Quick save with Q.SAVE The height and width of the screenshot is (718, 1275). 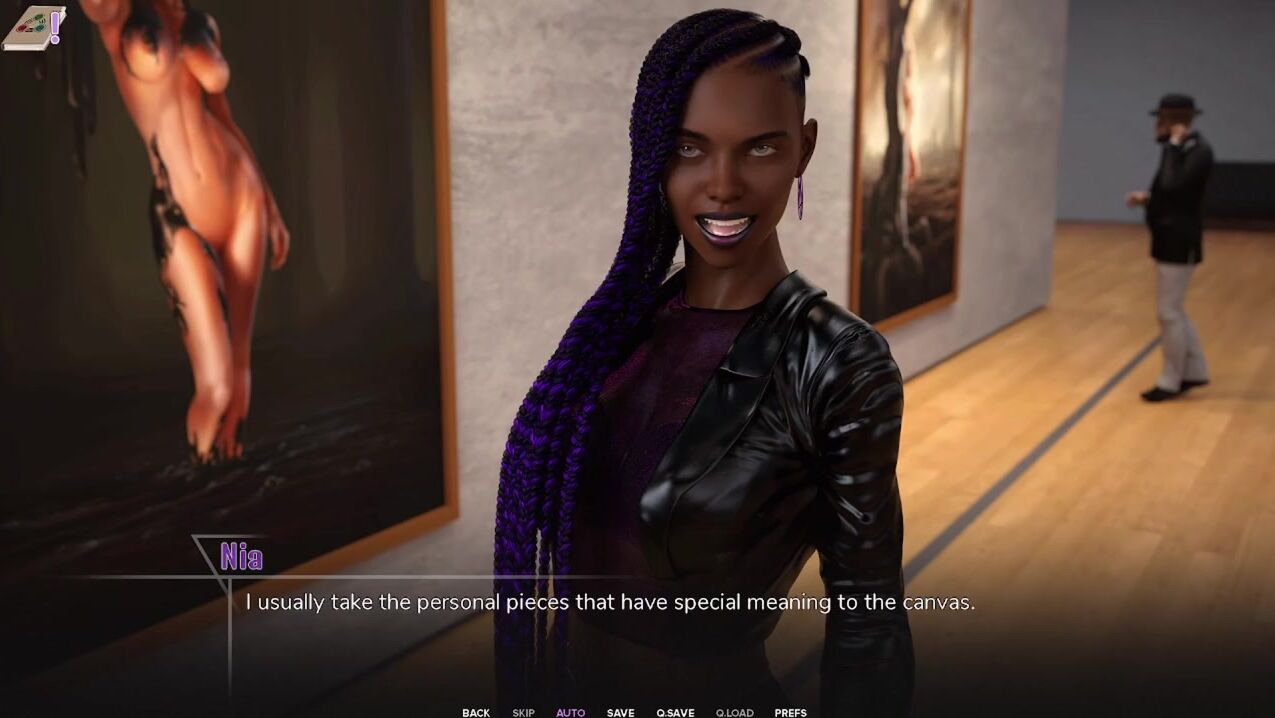point(675,712)
